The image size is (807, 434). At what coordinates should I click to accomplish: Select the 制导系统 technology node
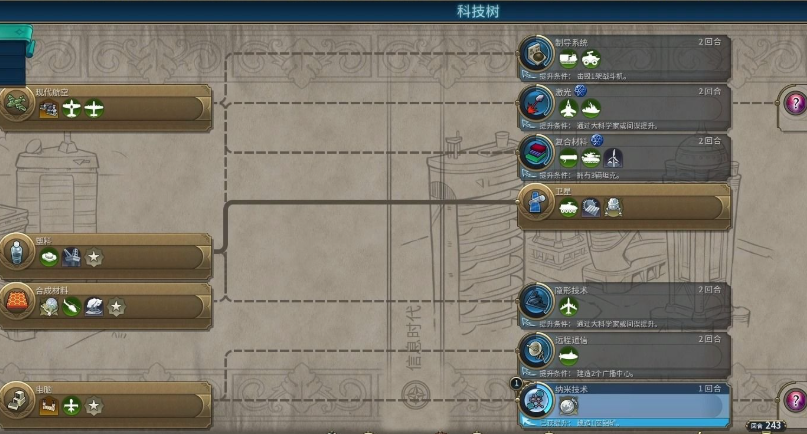point(640,48)
